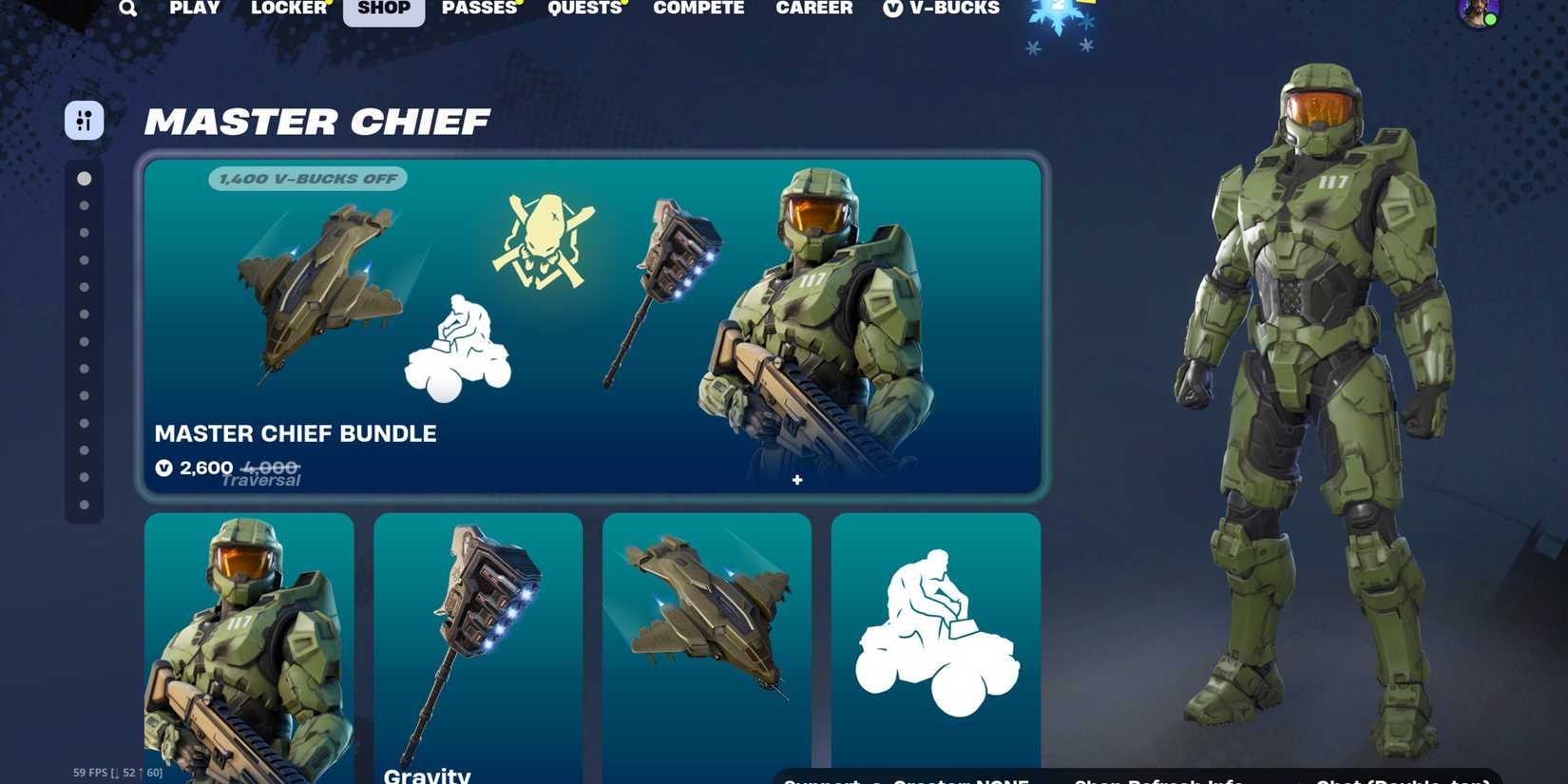
Task: Open the LOCKER menu
Action: [x=288, y=10]
